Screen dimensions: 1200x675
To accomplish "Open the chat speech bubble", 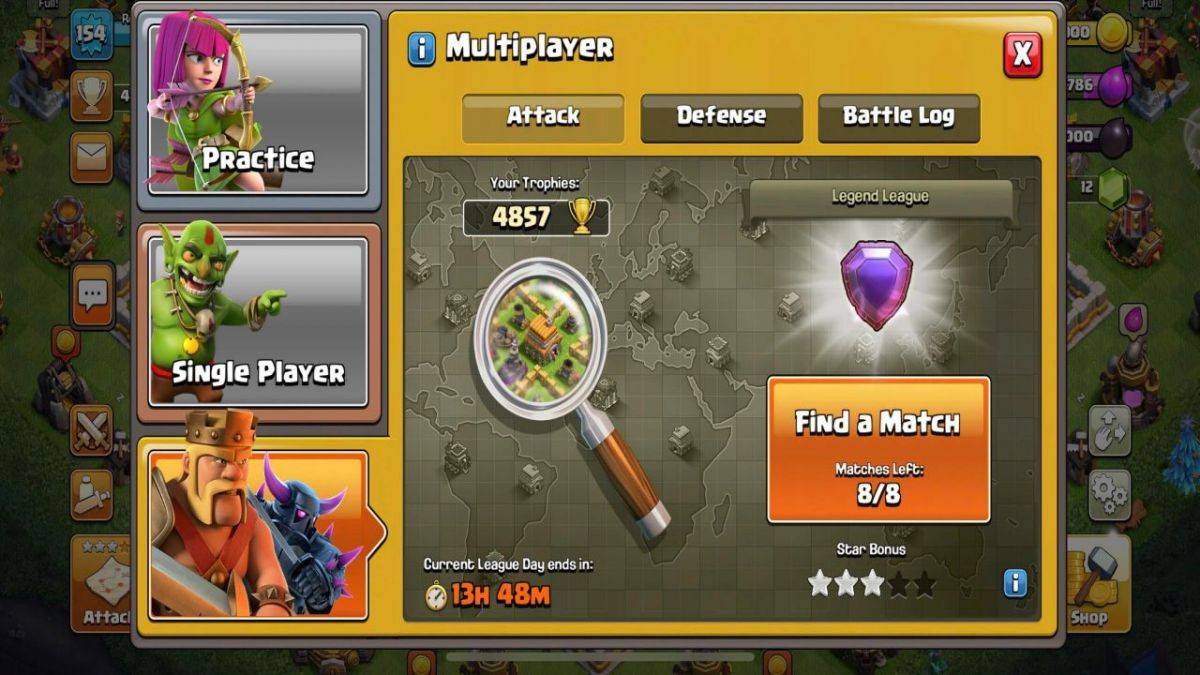I will coord(92,294).
